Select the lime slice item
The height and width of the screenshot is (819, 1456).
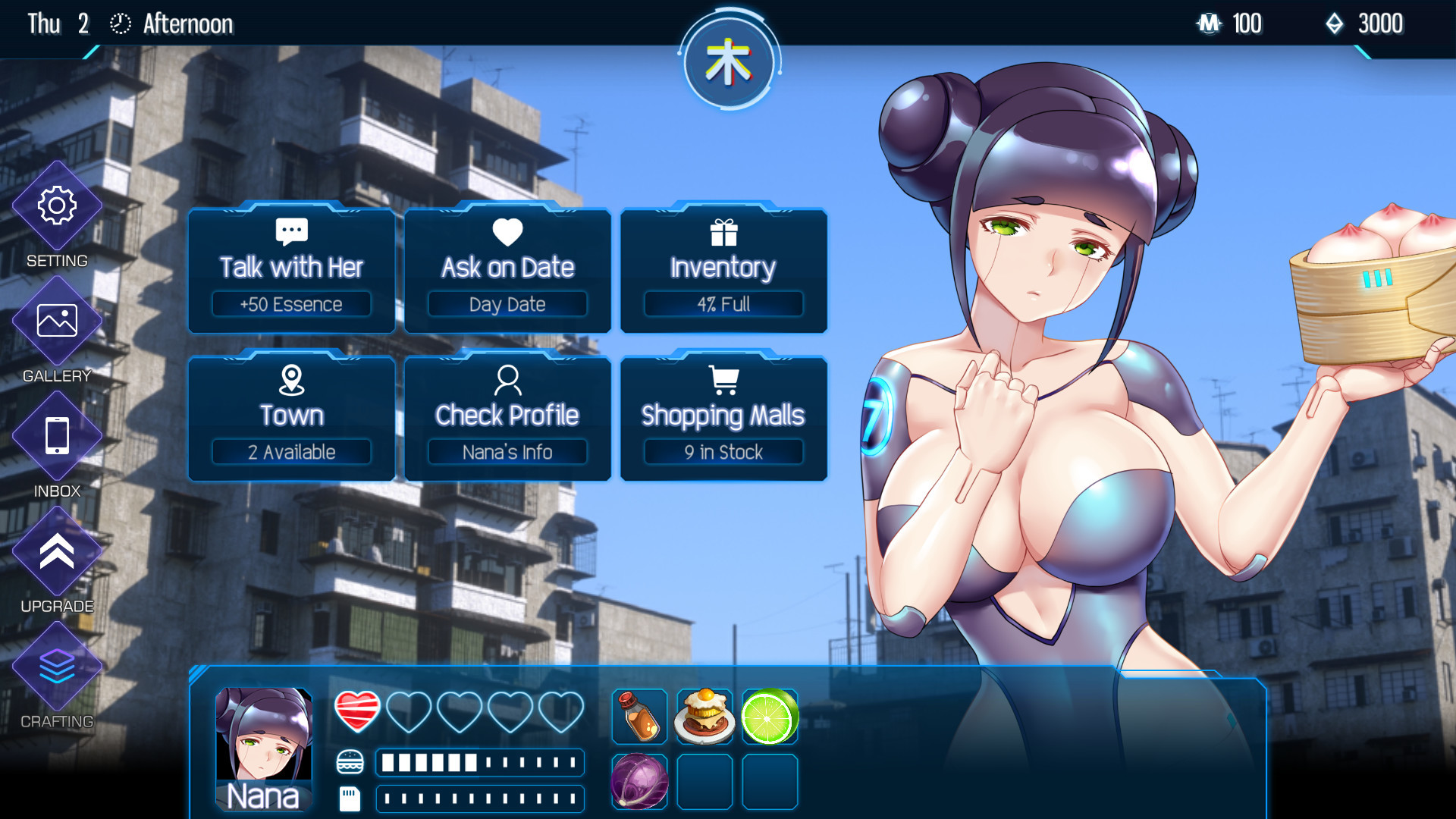click(769, 717)
